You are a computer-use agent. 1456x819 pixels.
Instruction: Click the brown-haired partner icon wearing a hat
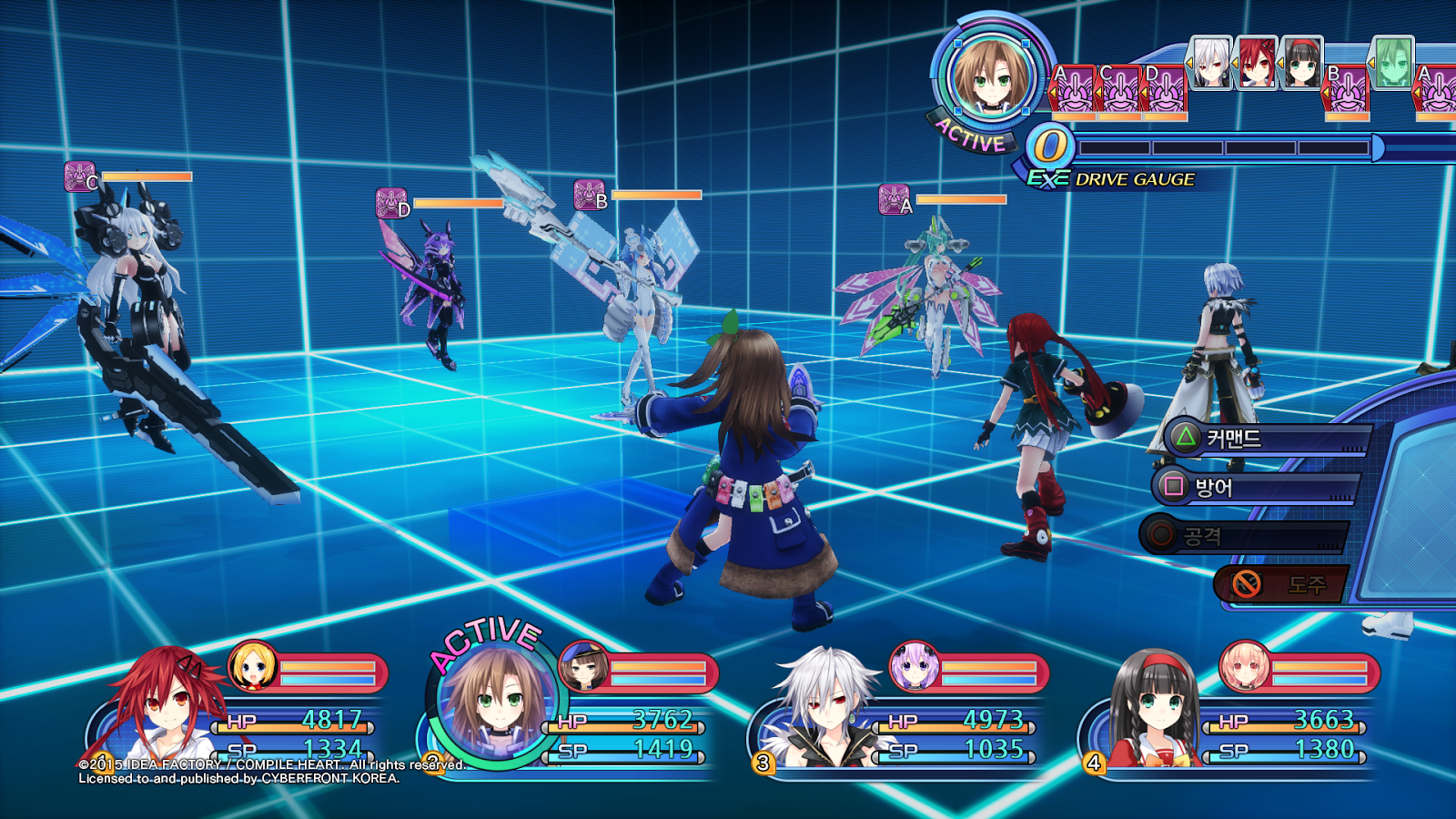click(583, 666)
